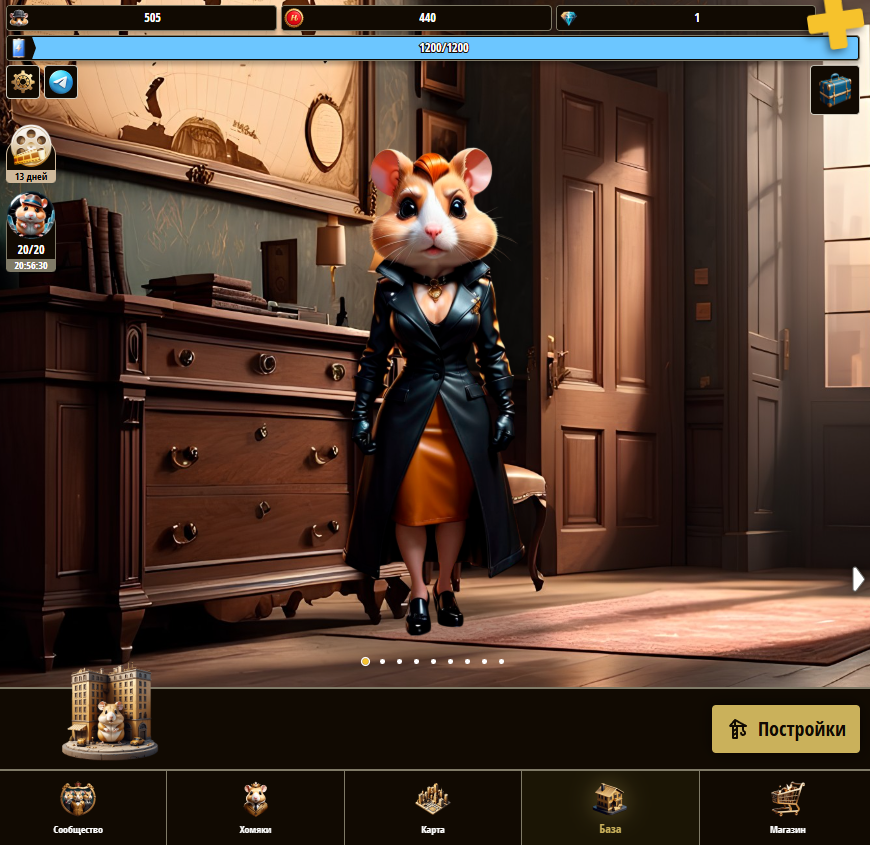Select the База tab

click(x=610, y=808)
